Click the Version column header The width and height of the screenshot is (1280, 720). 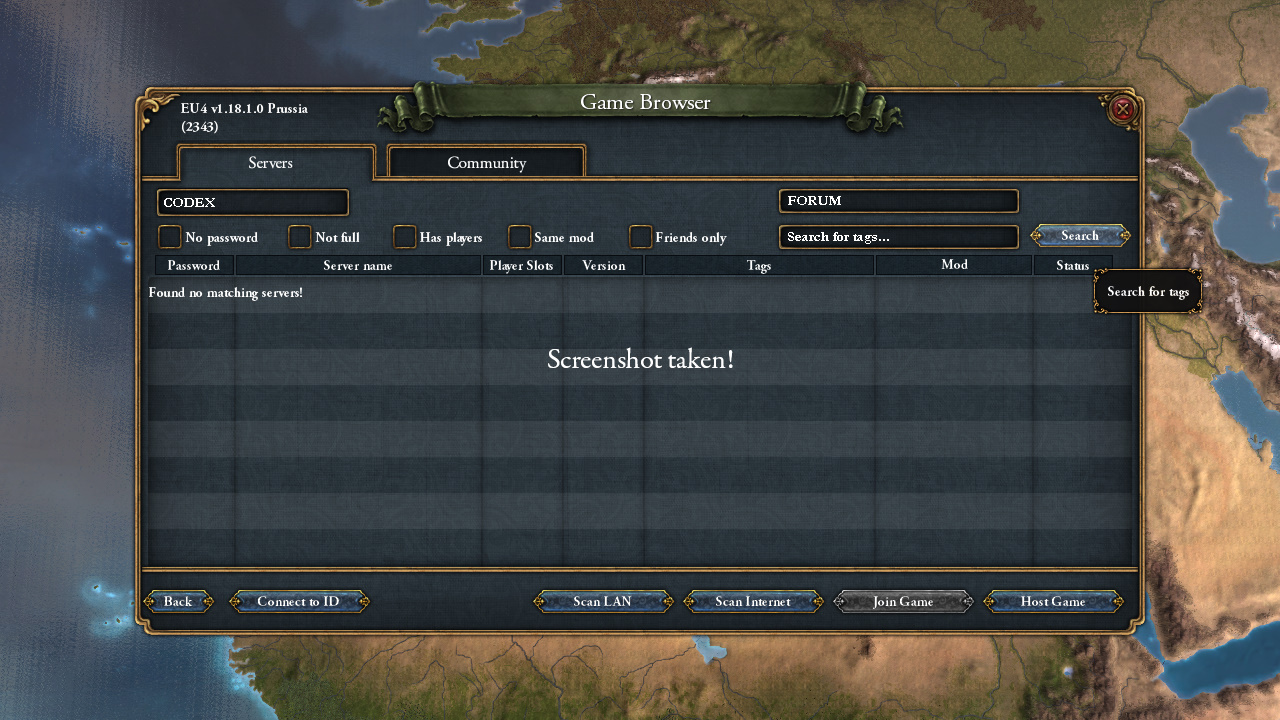click(603, 266)
